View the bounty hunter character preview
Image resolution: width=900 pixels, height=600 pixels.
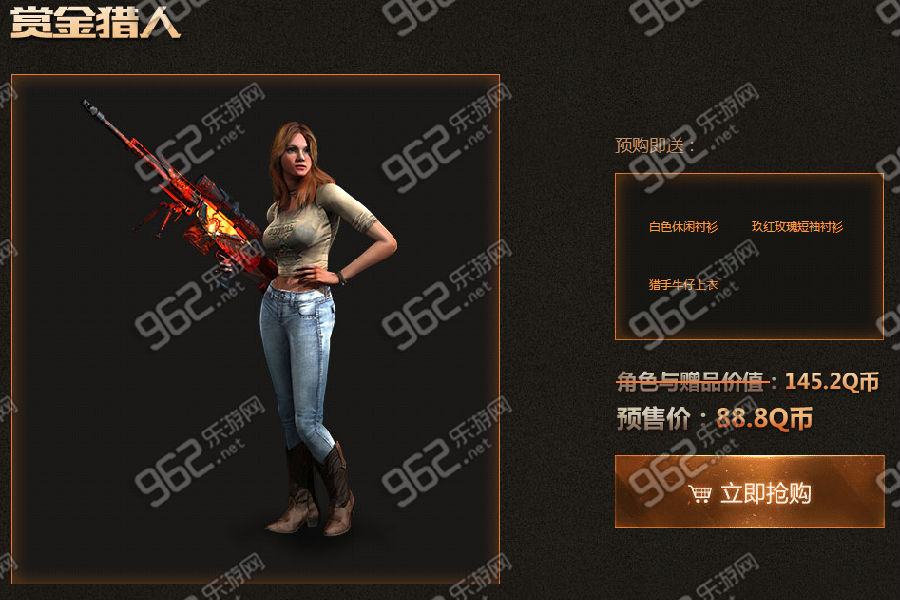tap(255, 328)
